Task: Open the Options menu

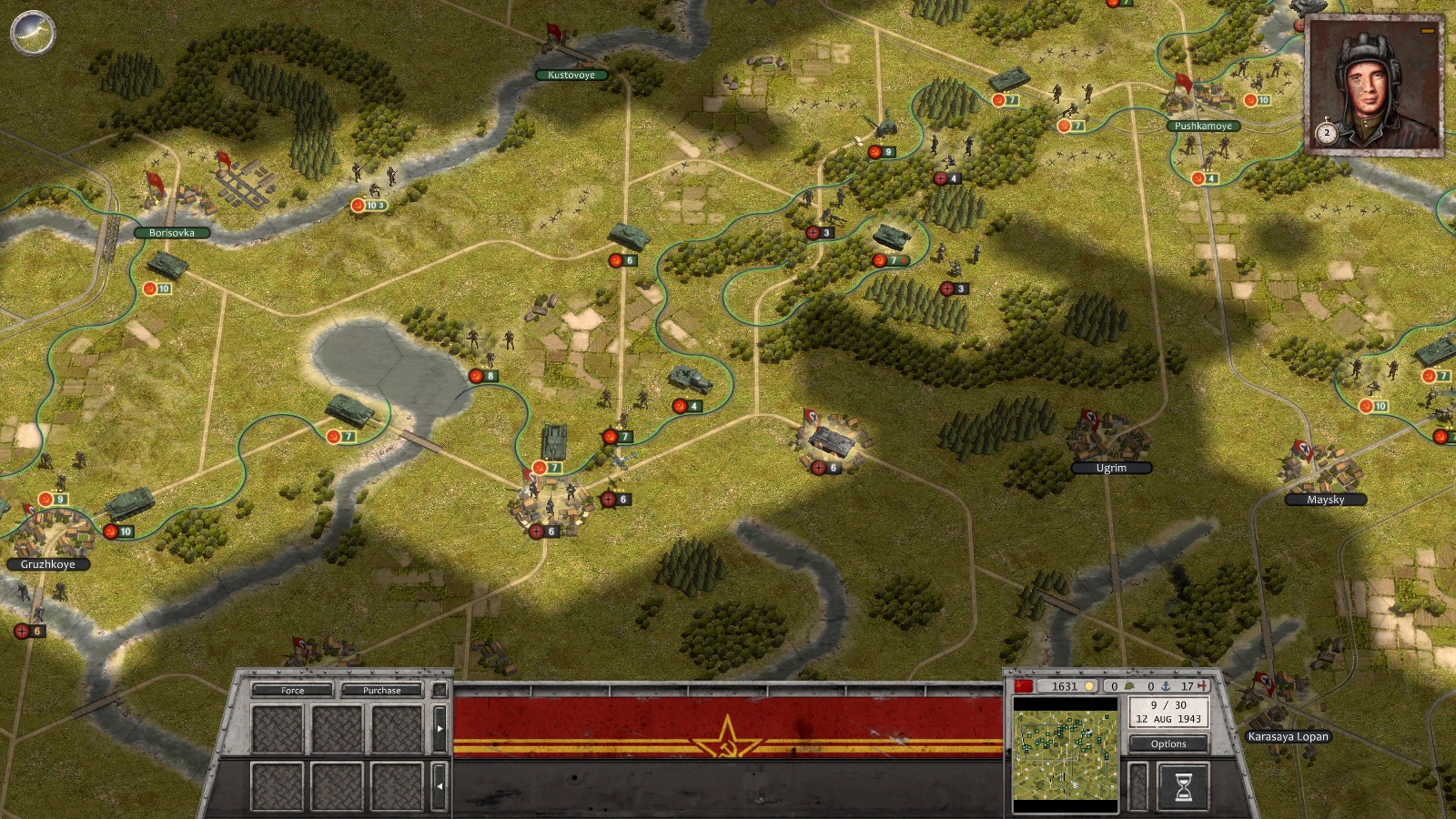Action: coord(1168,743)
